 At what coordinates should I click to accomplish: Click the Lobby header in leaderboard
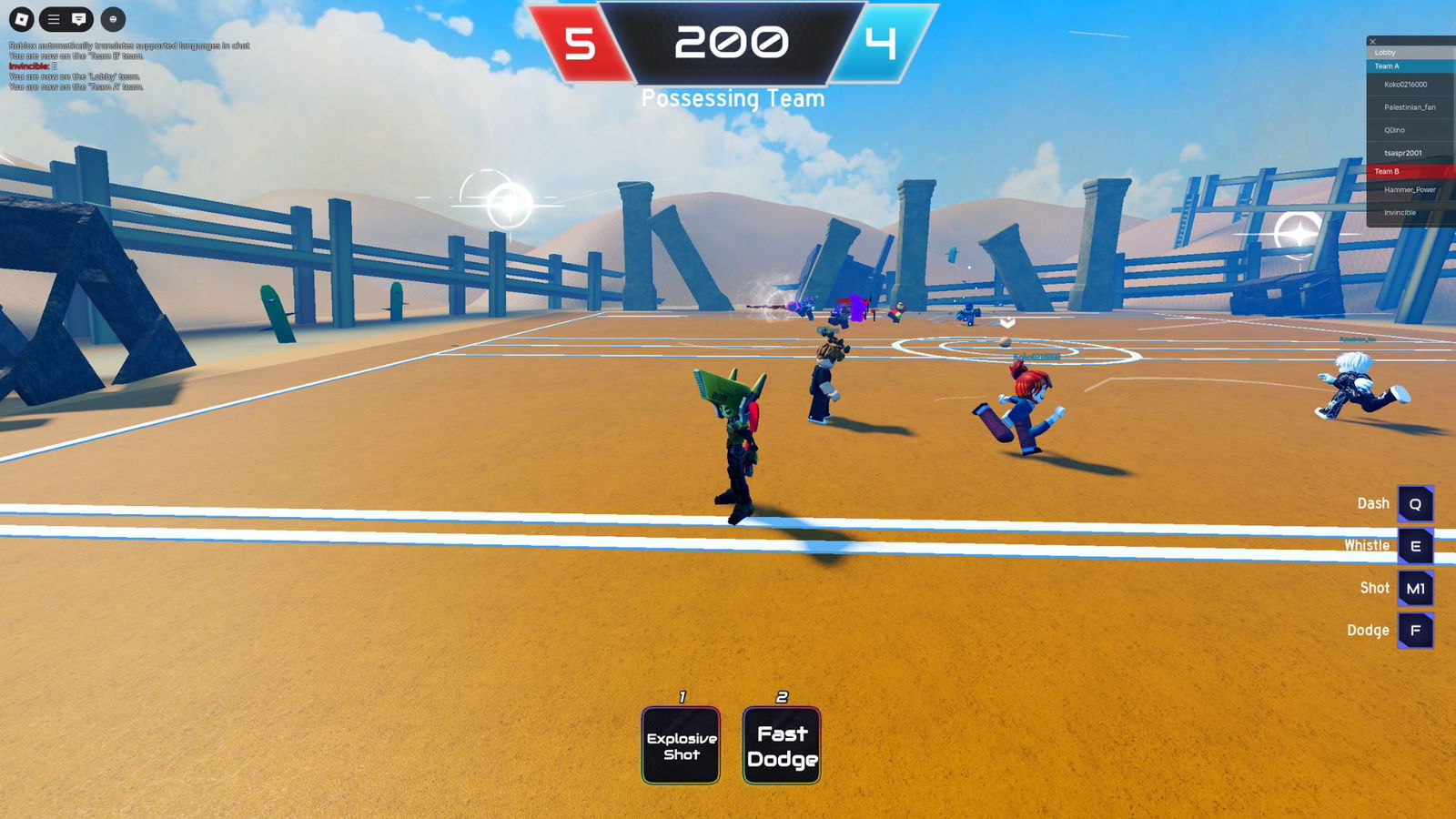coord(1386,52)
